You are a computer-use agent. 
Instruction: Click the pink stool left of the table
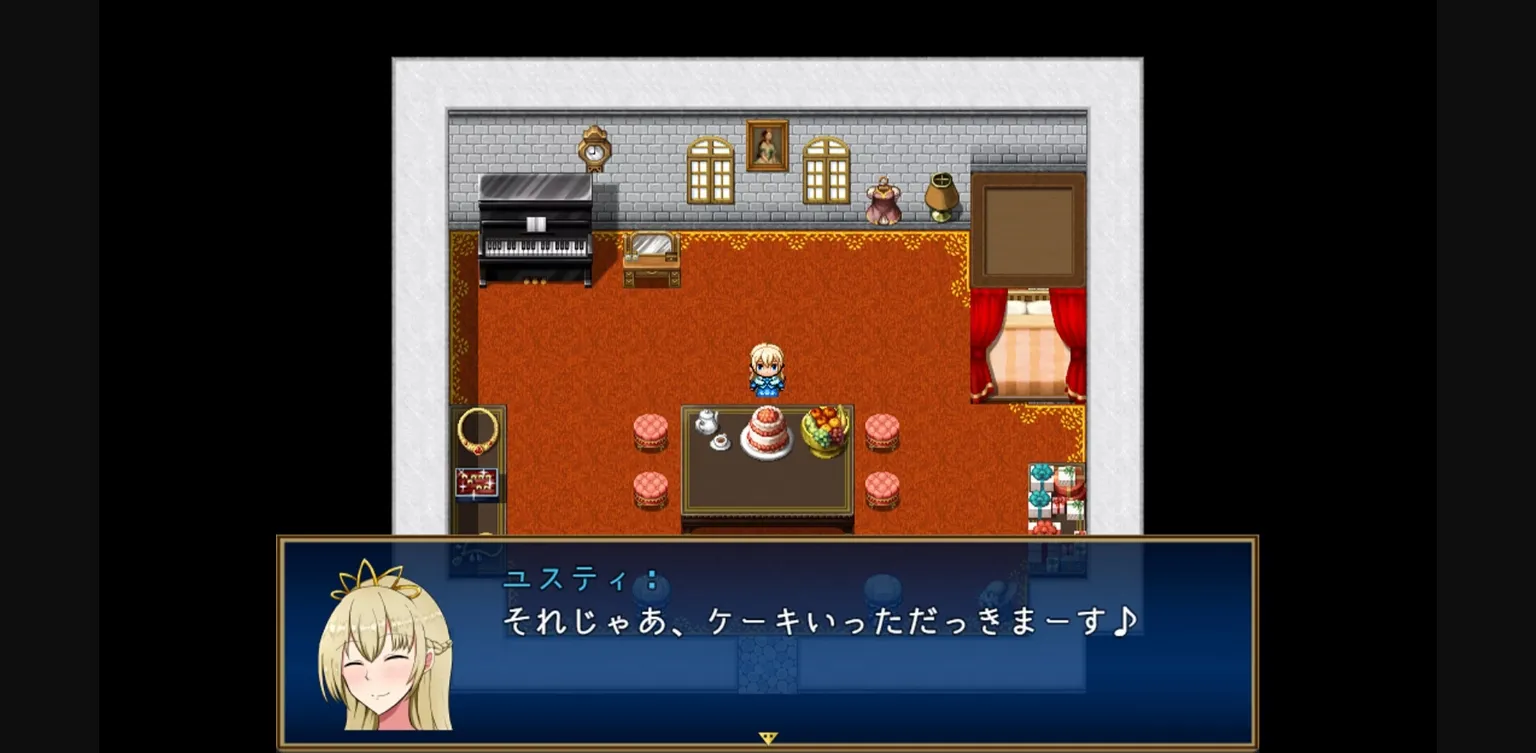[x=649, y=429]
